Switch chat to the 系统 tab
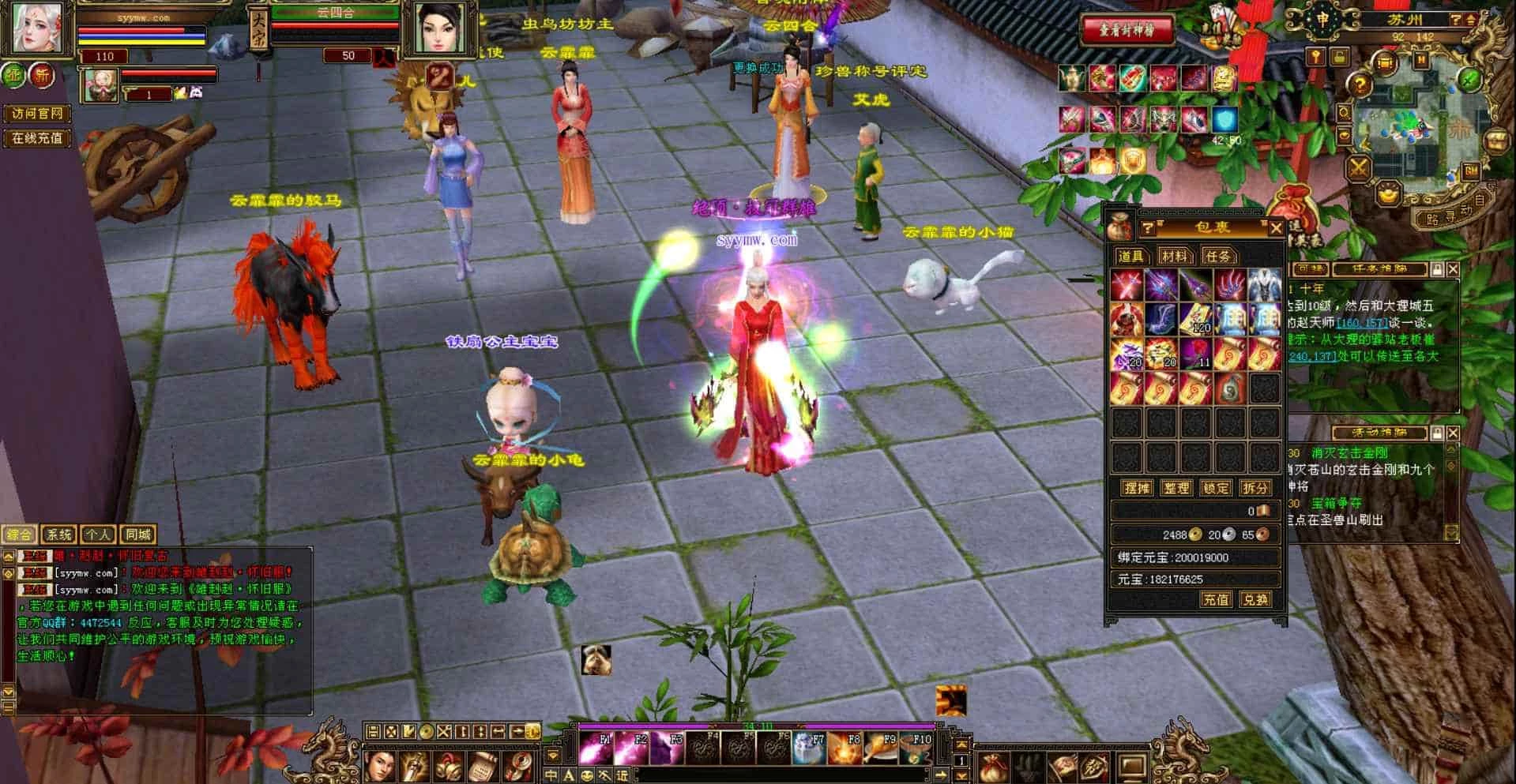1516x784 pixels. [59, 535]
